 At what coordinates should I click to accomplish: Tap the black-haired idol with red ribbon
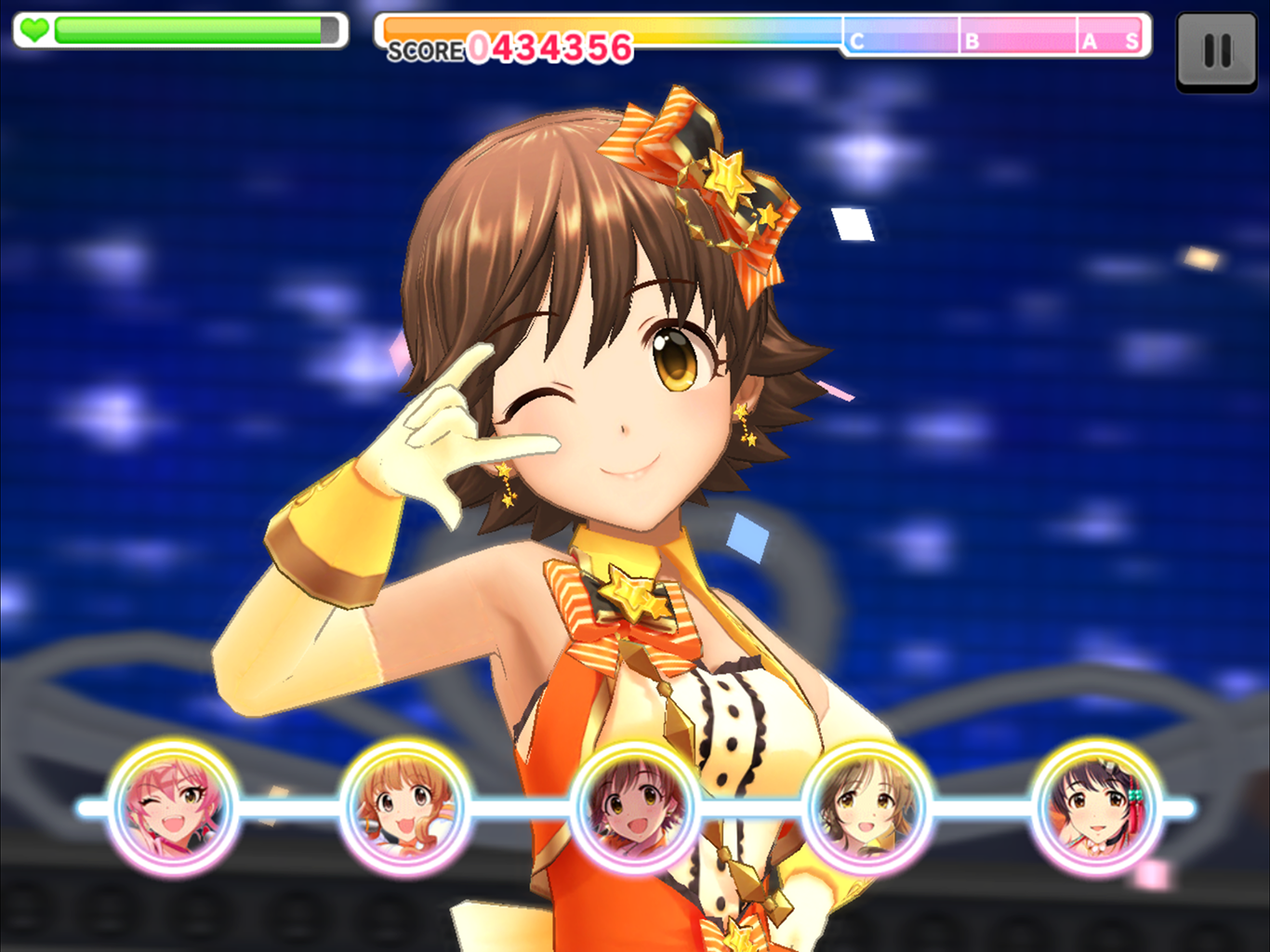click(1097, 806)
